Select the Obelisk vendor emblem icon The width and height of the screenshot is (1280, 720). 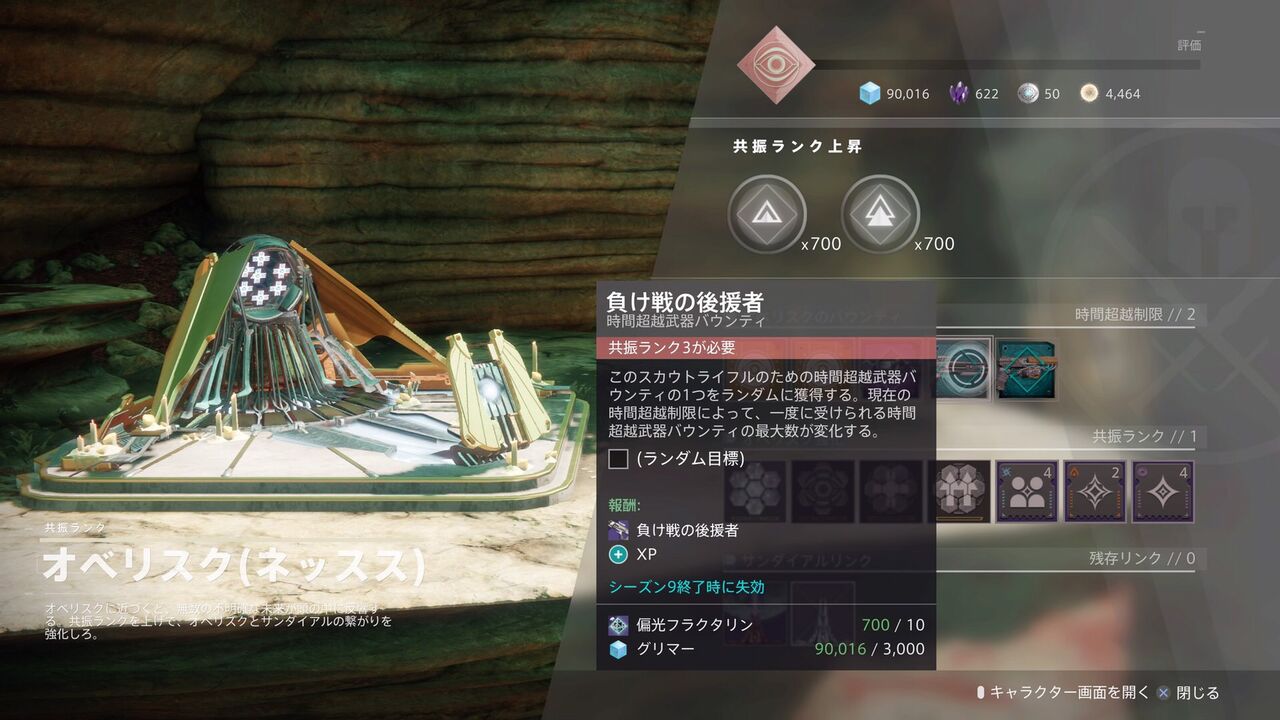775,62
